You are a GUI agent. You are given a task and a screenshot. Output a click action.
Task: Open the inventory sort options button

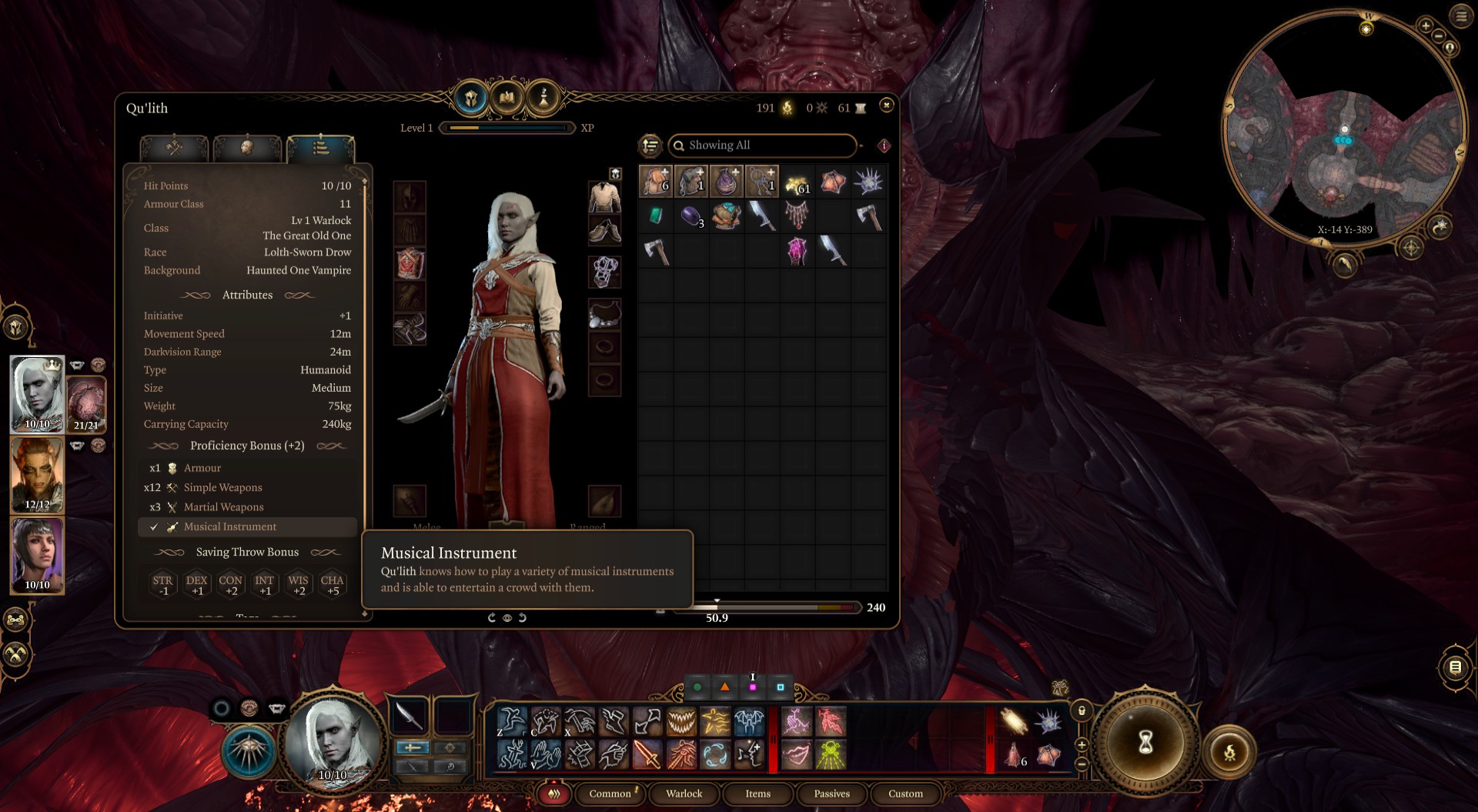(650, 145)
